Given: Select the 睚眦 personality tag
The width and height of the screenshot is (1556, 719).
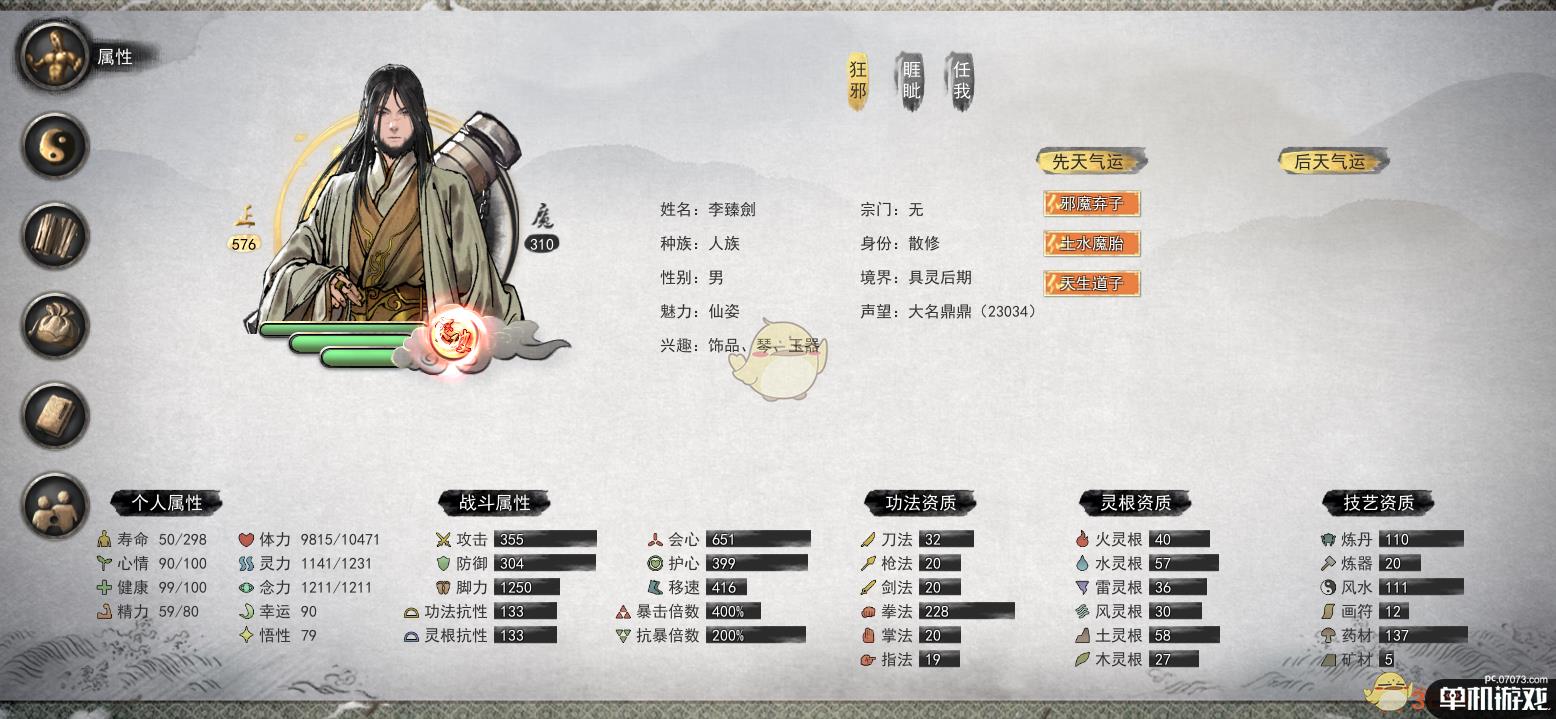Looking at the screenshot, I should [x=910, y=82].
